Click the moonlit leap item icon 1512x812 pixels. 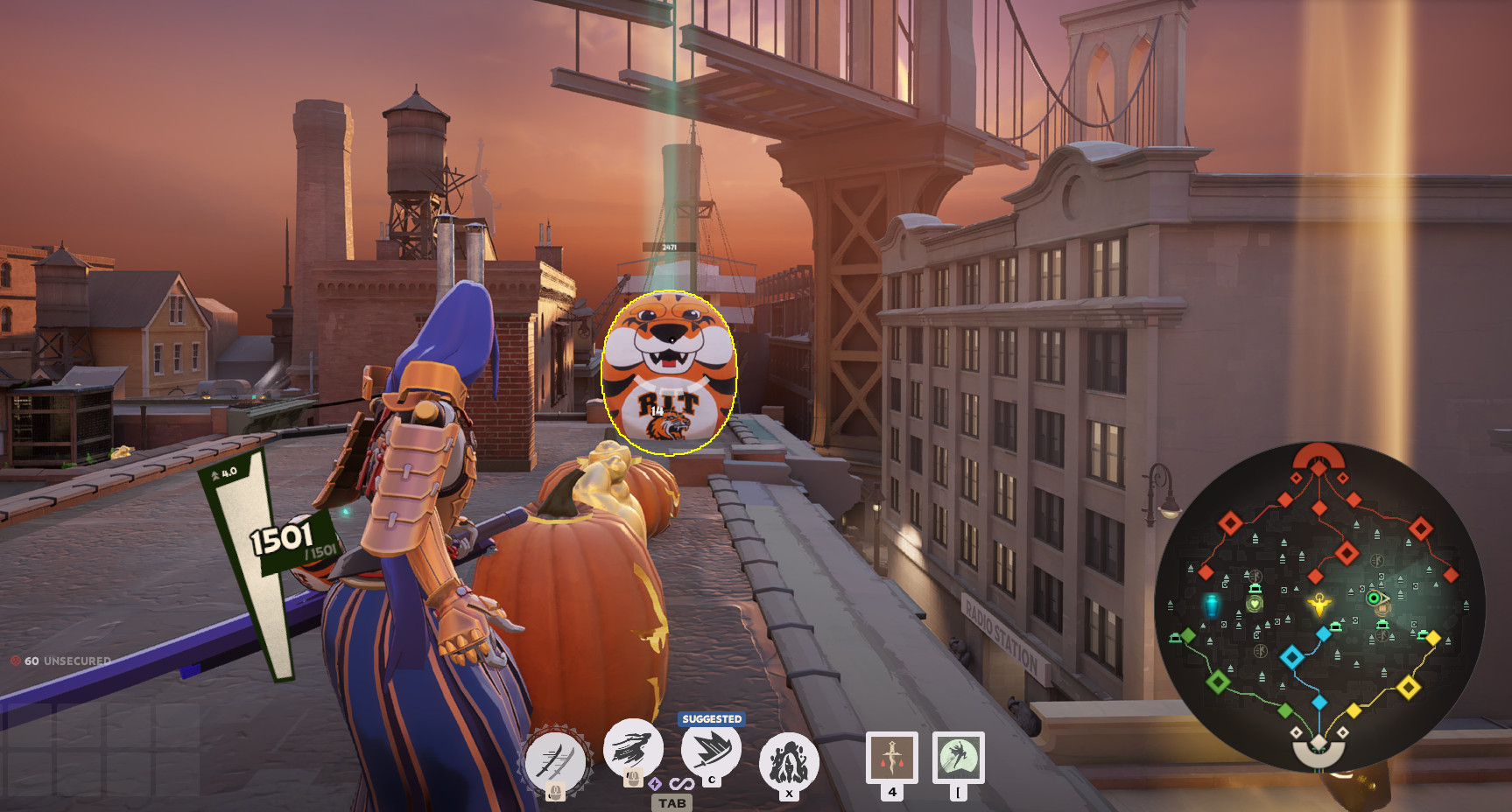957,756
